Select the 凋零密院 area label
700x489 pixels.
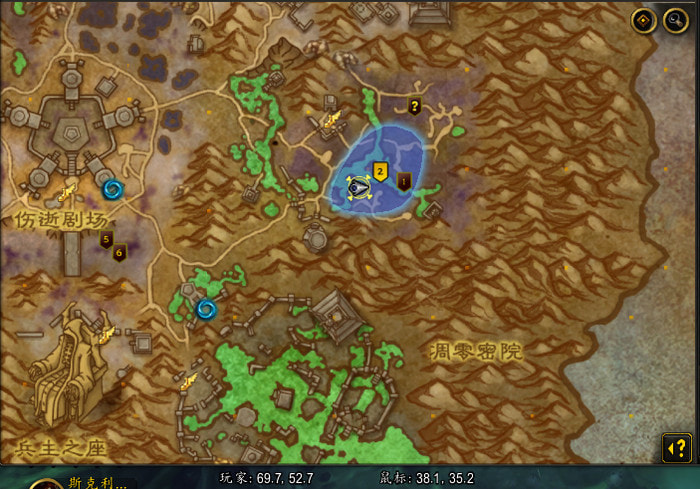(x=477, y=351)
